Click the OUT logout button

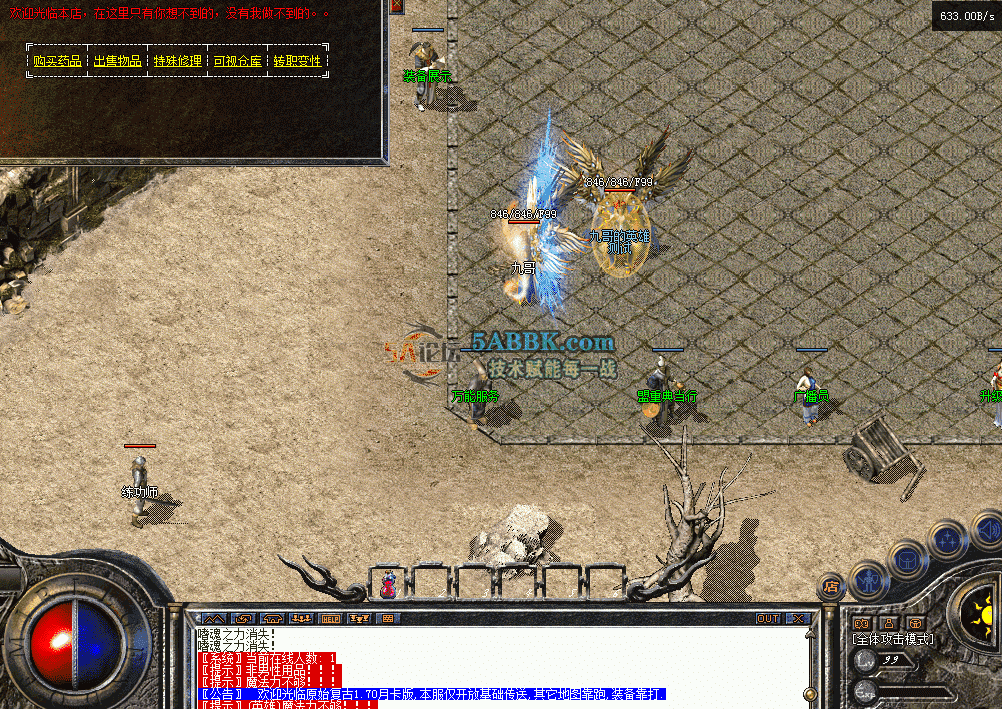(x=768, y=619)
